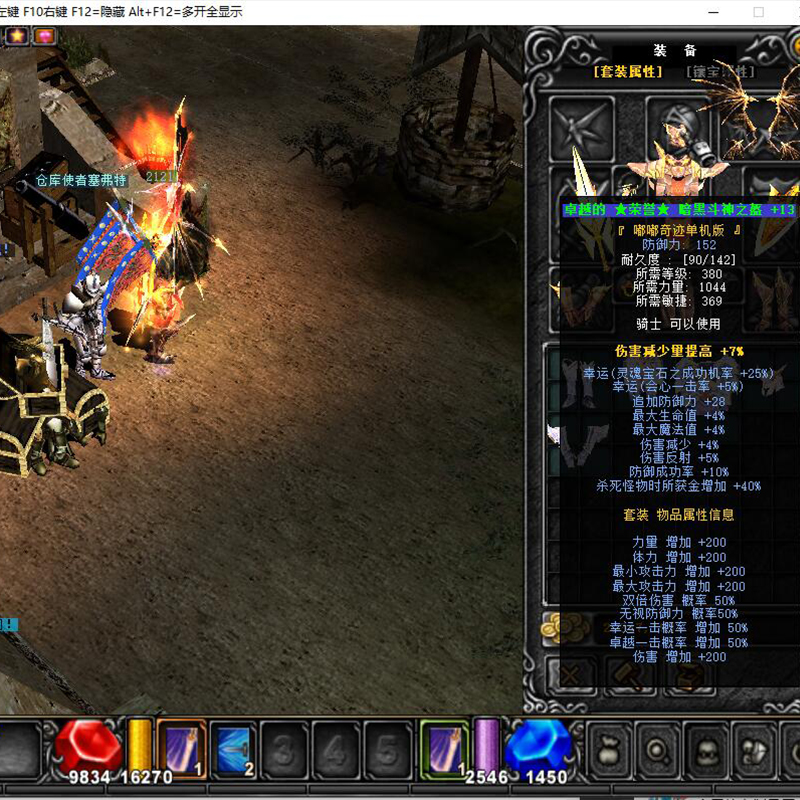The width and height of the screenshot is (800, 800).
Task: Open the chest button in equipment panel
Action: pos(689,675)
